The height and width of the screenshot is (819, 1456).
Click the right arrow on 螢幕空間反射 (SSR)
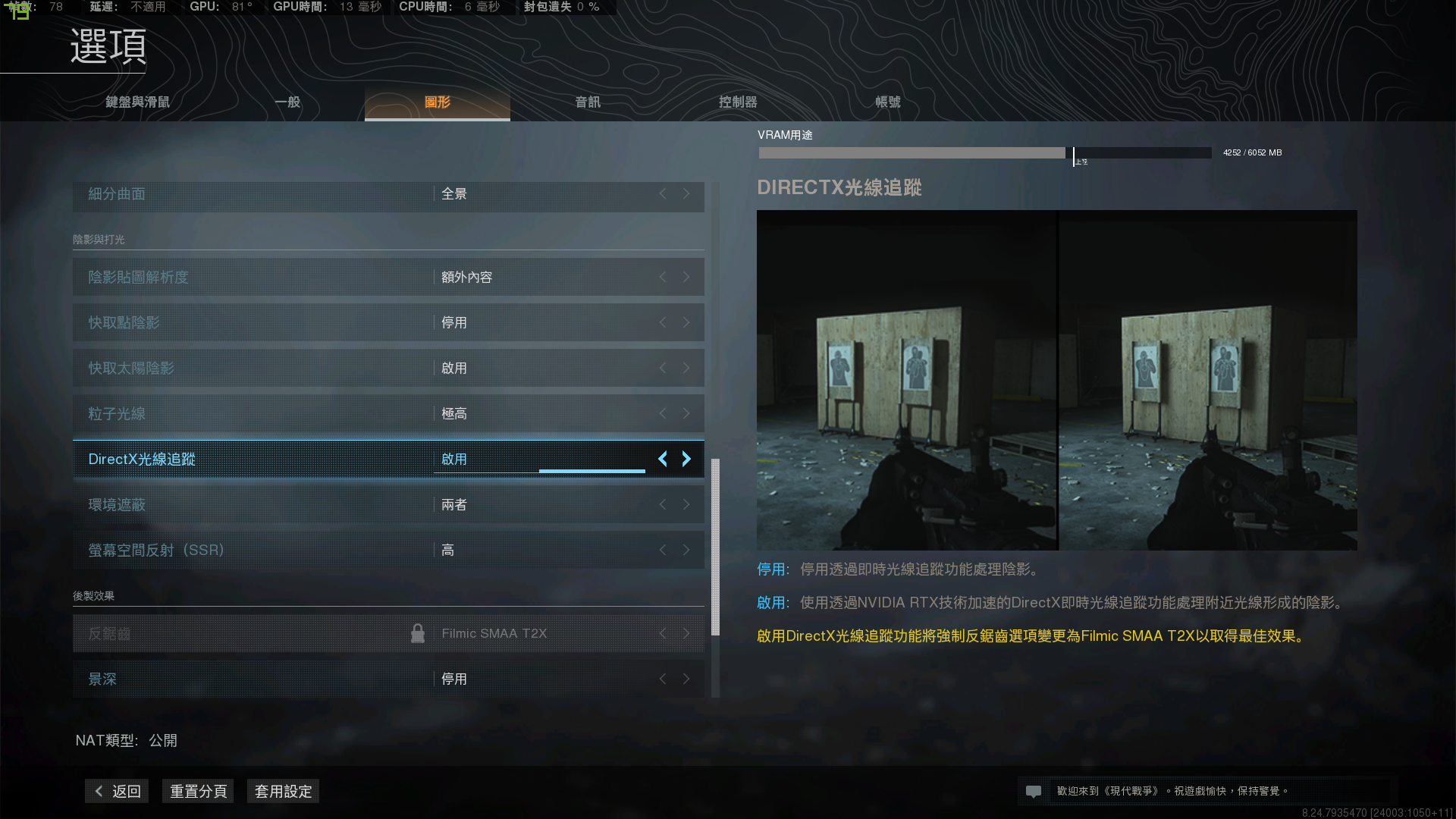[x=686, y=550]
